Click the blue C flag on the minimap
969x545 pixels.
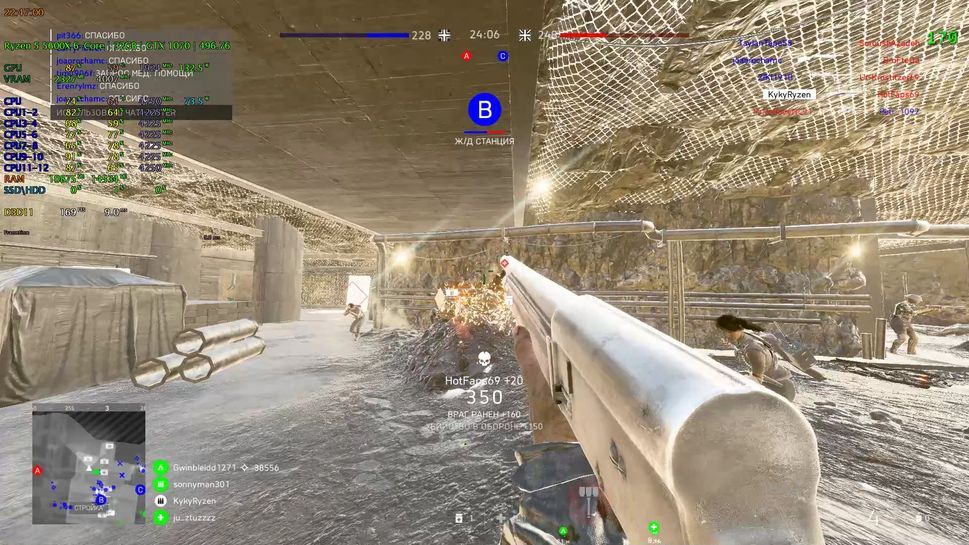coord(140,490)
